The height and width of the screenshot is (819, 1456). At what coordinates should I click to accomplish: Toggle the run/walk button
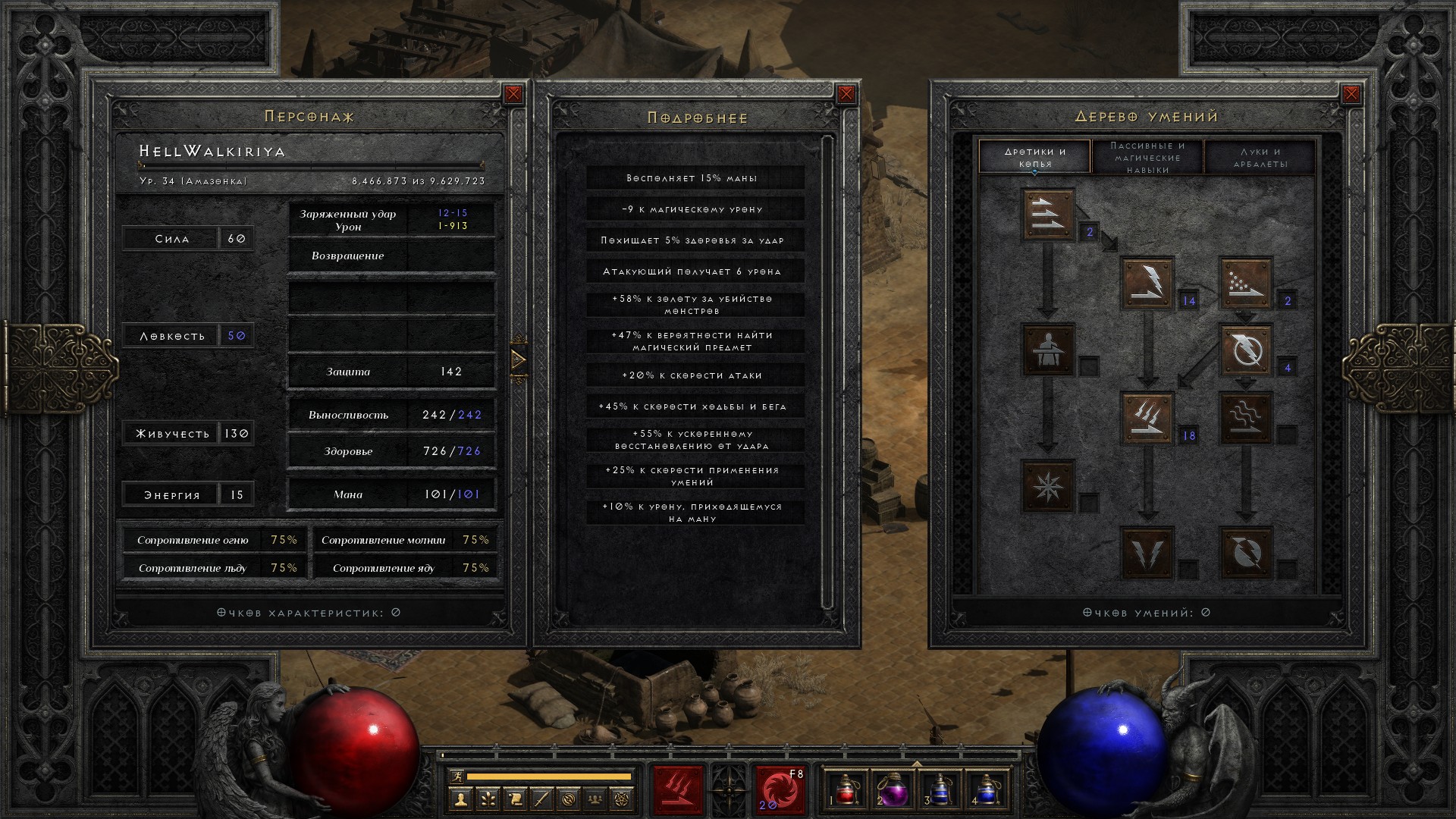click(x=456, y=777)
